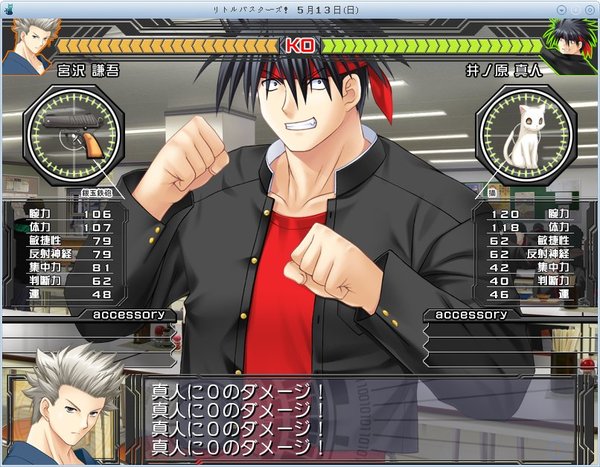
Task: Close the game window from the title bar
Action: click(590, 7)
